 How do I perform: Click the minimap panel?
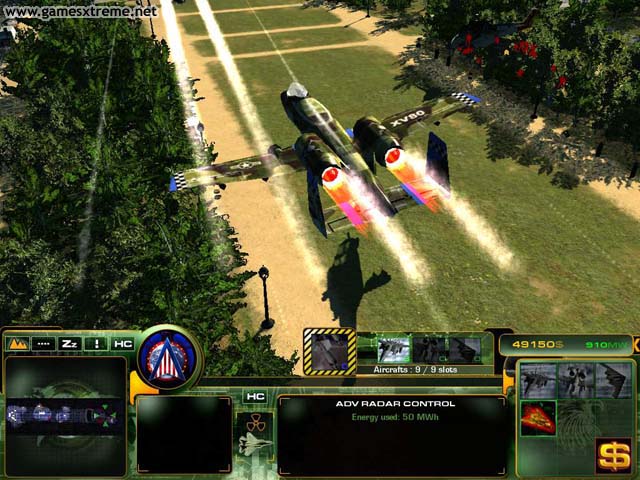[66, 414]
